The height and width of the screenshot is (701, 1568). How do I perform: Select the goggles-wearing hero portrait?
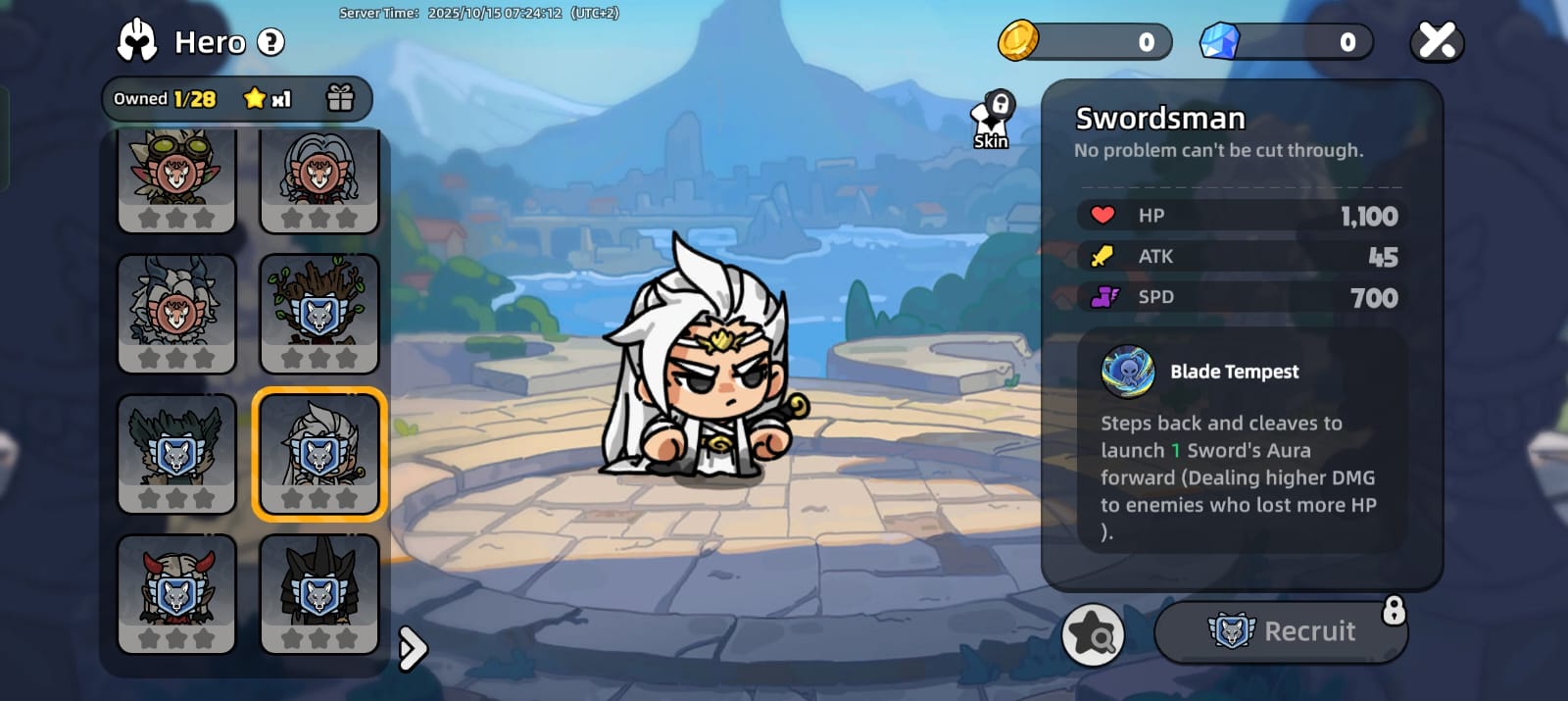pos(176,180)
